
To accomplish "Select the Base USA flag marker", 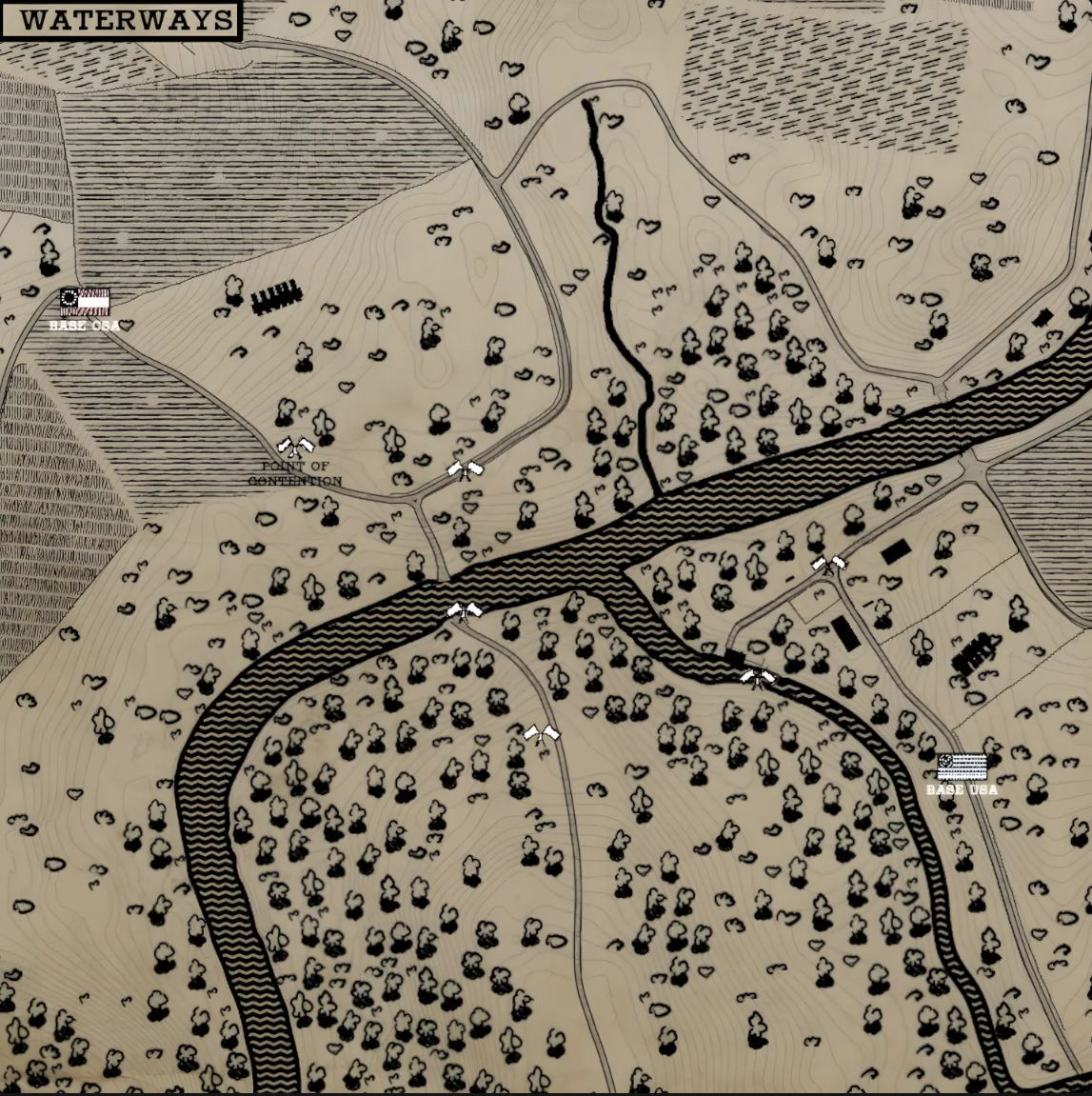I will coord(962,767).
